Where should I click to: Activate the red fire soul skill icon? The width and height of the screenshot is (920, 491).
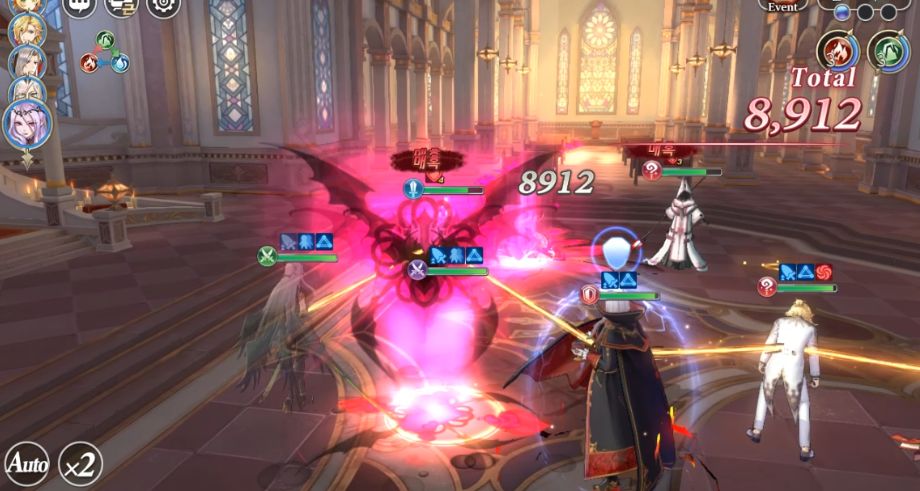837,50
